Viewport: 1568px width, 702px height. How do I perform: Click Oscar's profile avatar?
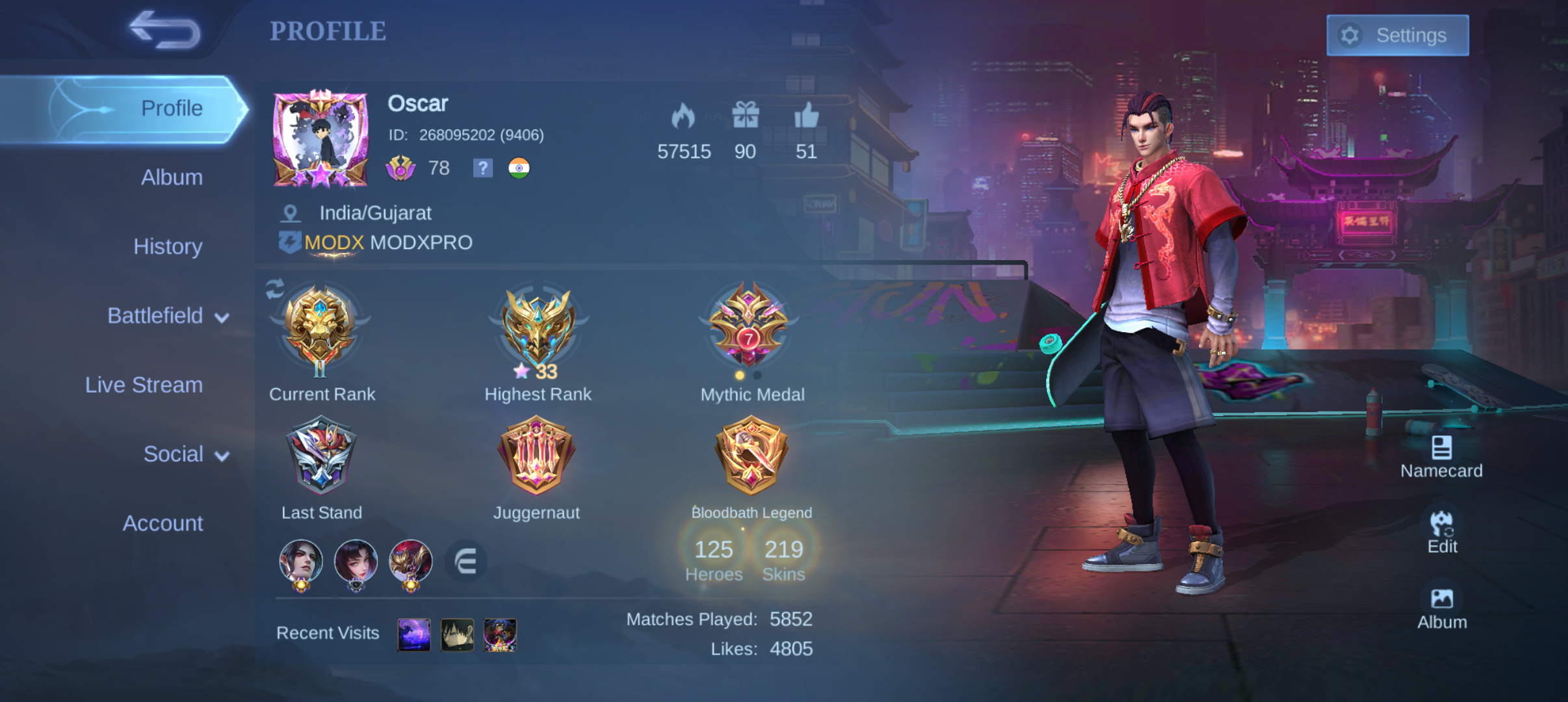pos(321,138)
